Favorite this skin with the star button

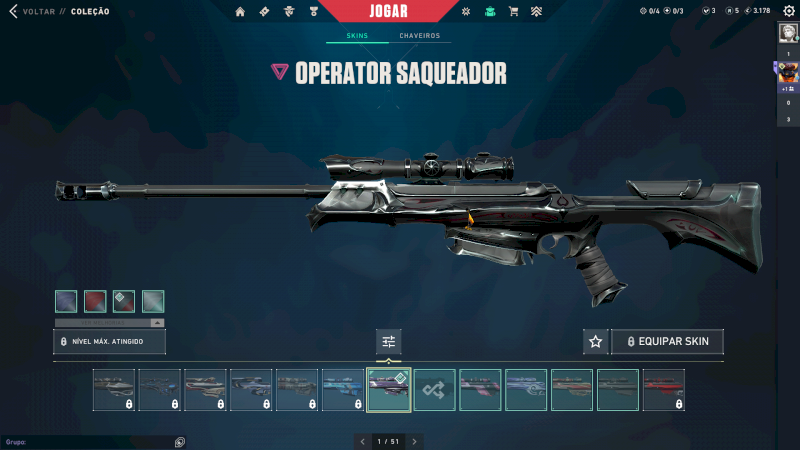point(595,342)
